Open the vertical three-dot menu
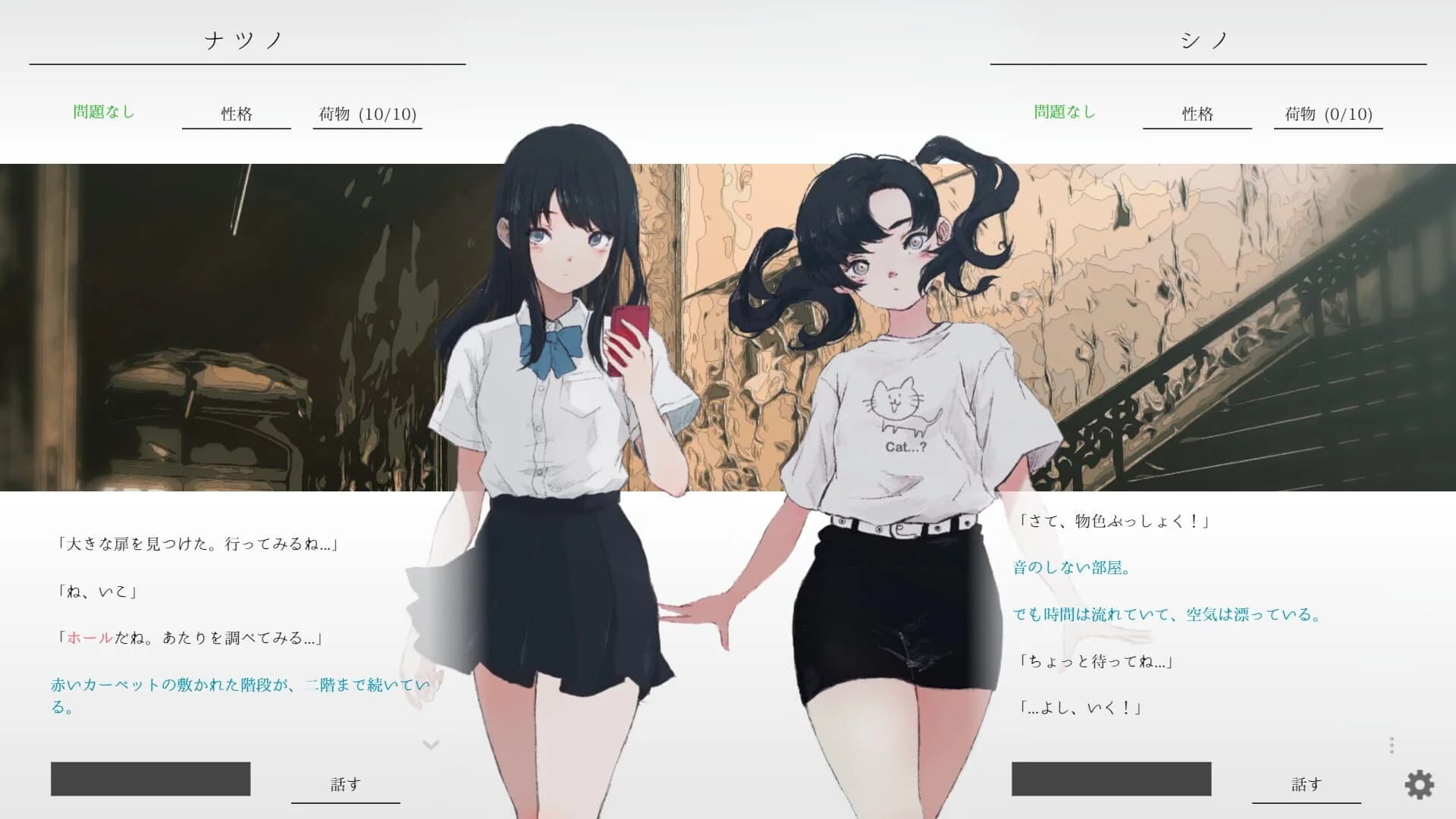Screen dimensions: 1456x819 (1394, 746)
